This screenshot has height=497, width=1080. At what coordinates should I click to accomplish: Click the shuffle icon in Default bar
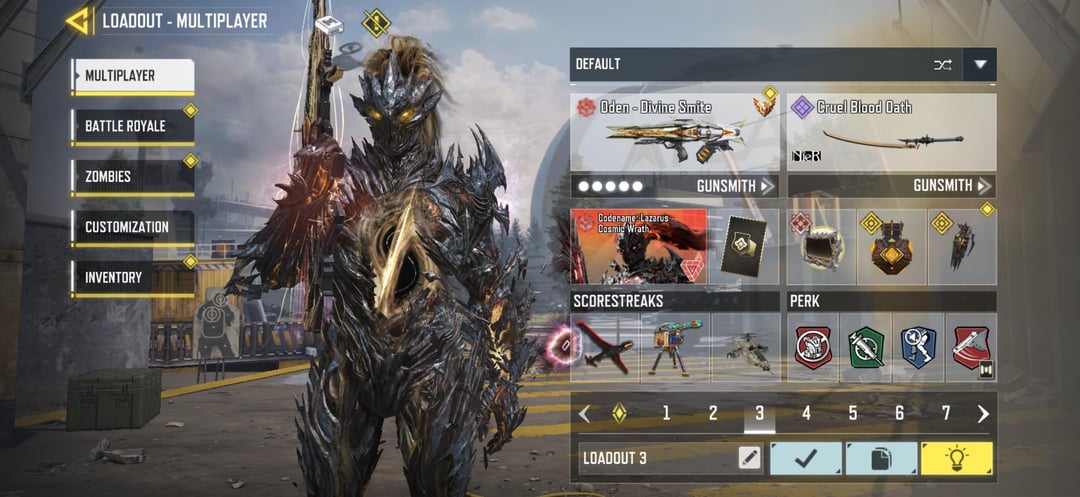pyautogui.click(x=942, y=65)
